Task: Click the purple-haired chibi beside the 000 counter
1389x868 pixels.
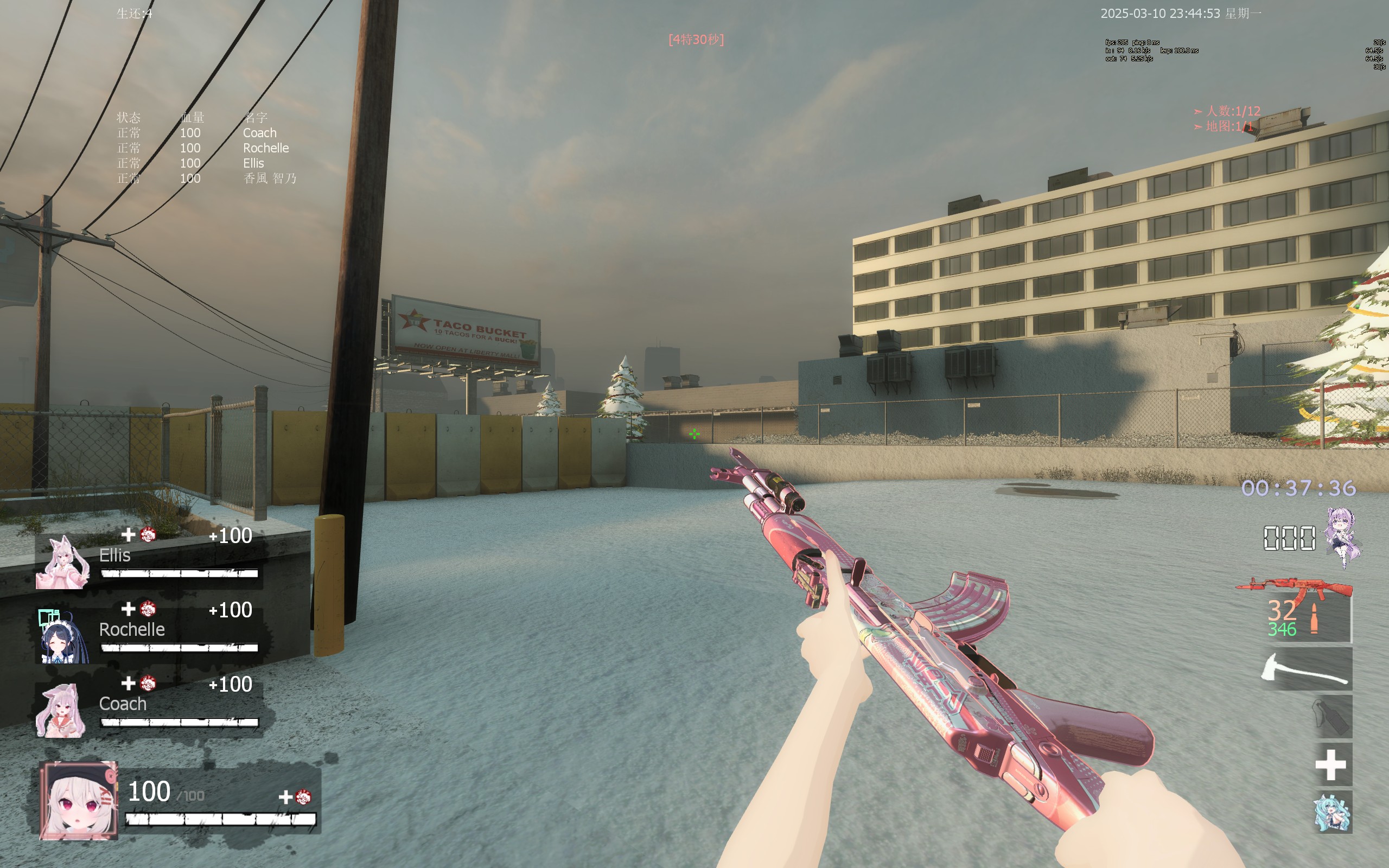Action: (1342, 537)
